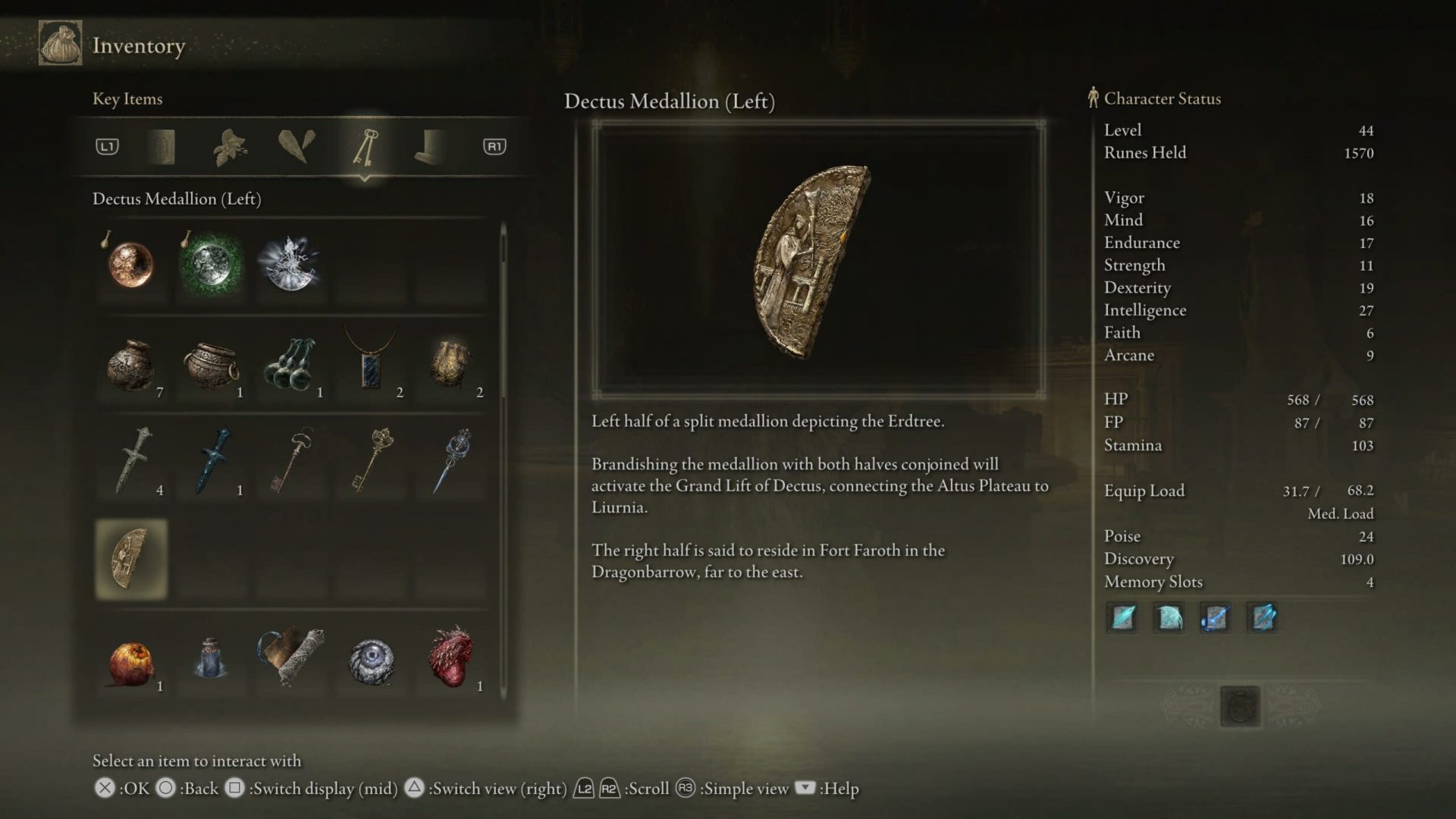Click the highlighted Dectus Medallion (Left) slot
The width and height of the screenshot is (1456, 819).
pos(130,561)
